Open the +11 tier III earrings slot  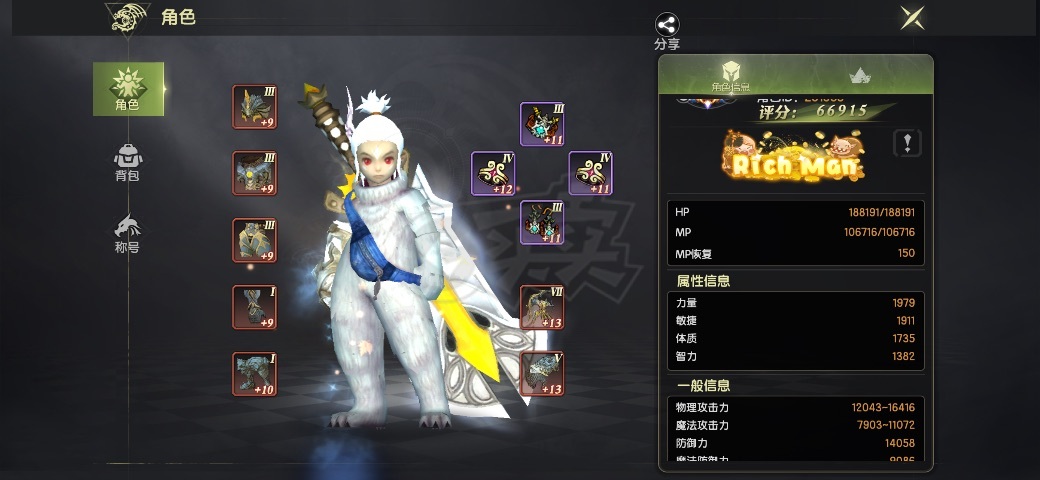[x=542, y=222]
